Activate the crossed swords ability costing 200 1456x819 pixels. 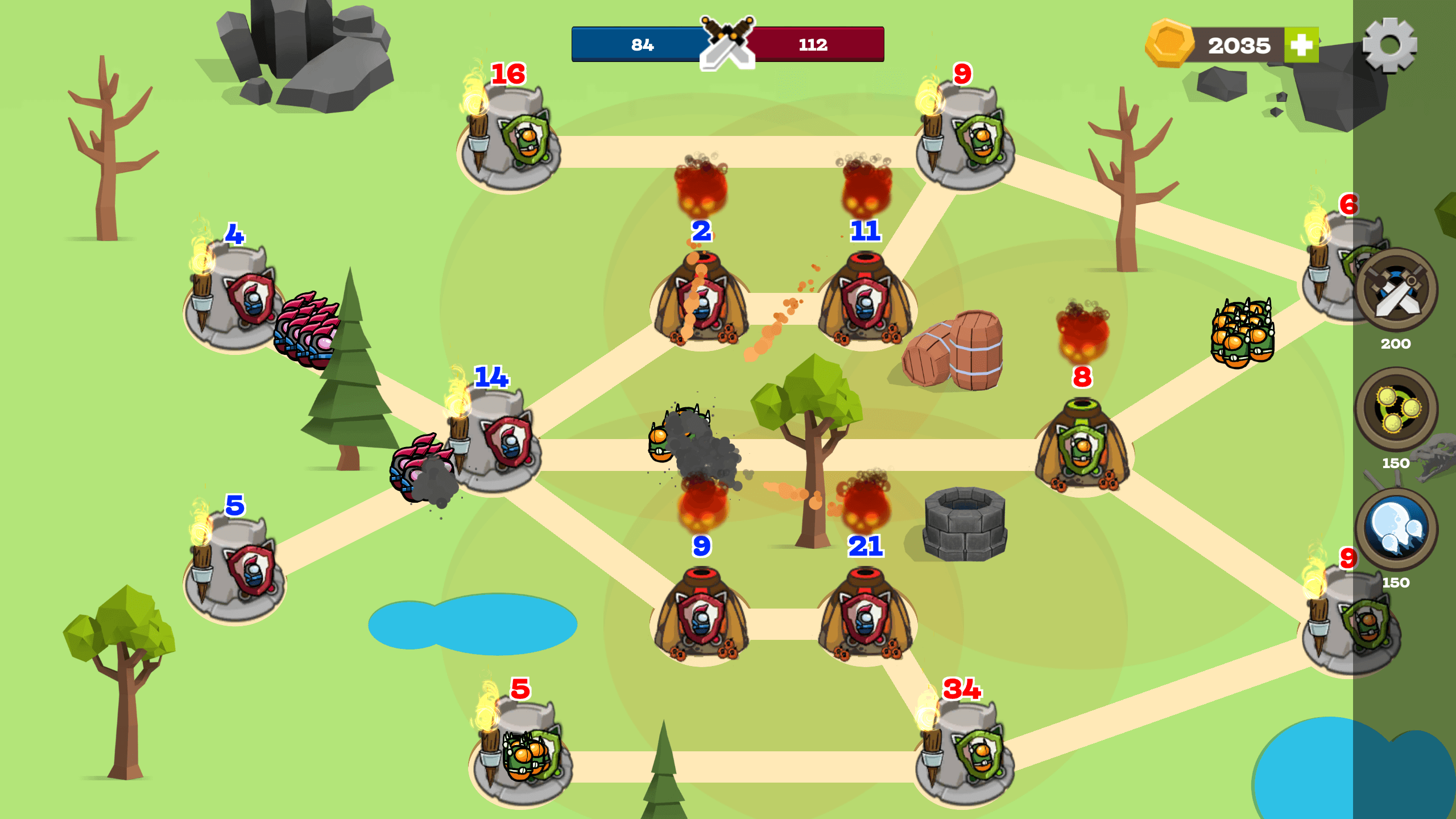1396,291
